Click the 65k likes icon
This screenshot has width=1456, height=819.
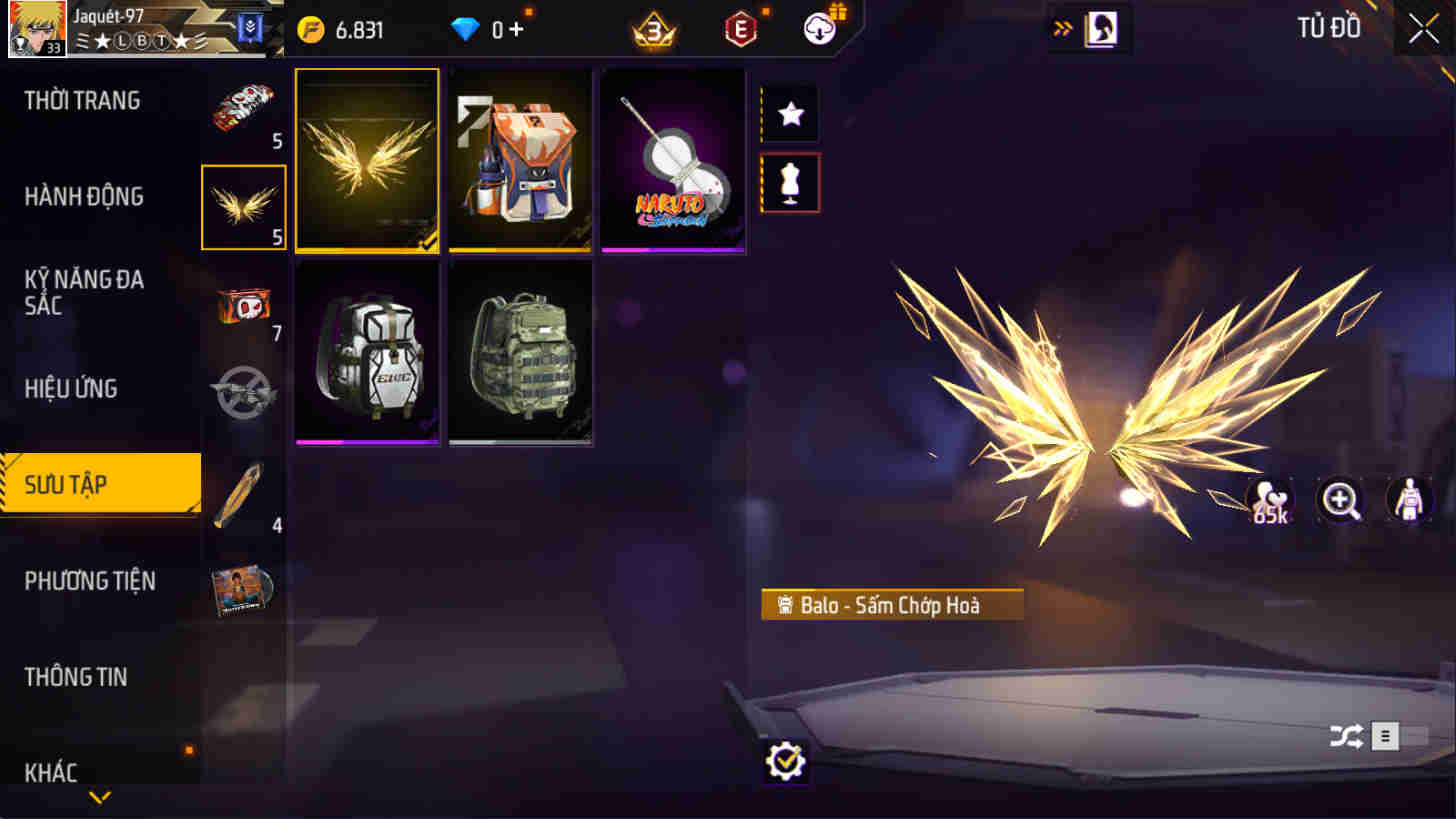click(1268, 501)
